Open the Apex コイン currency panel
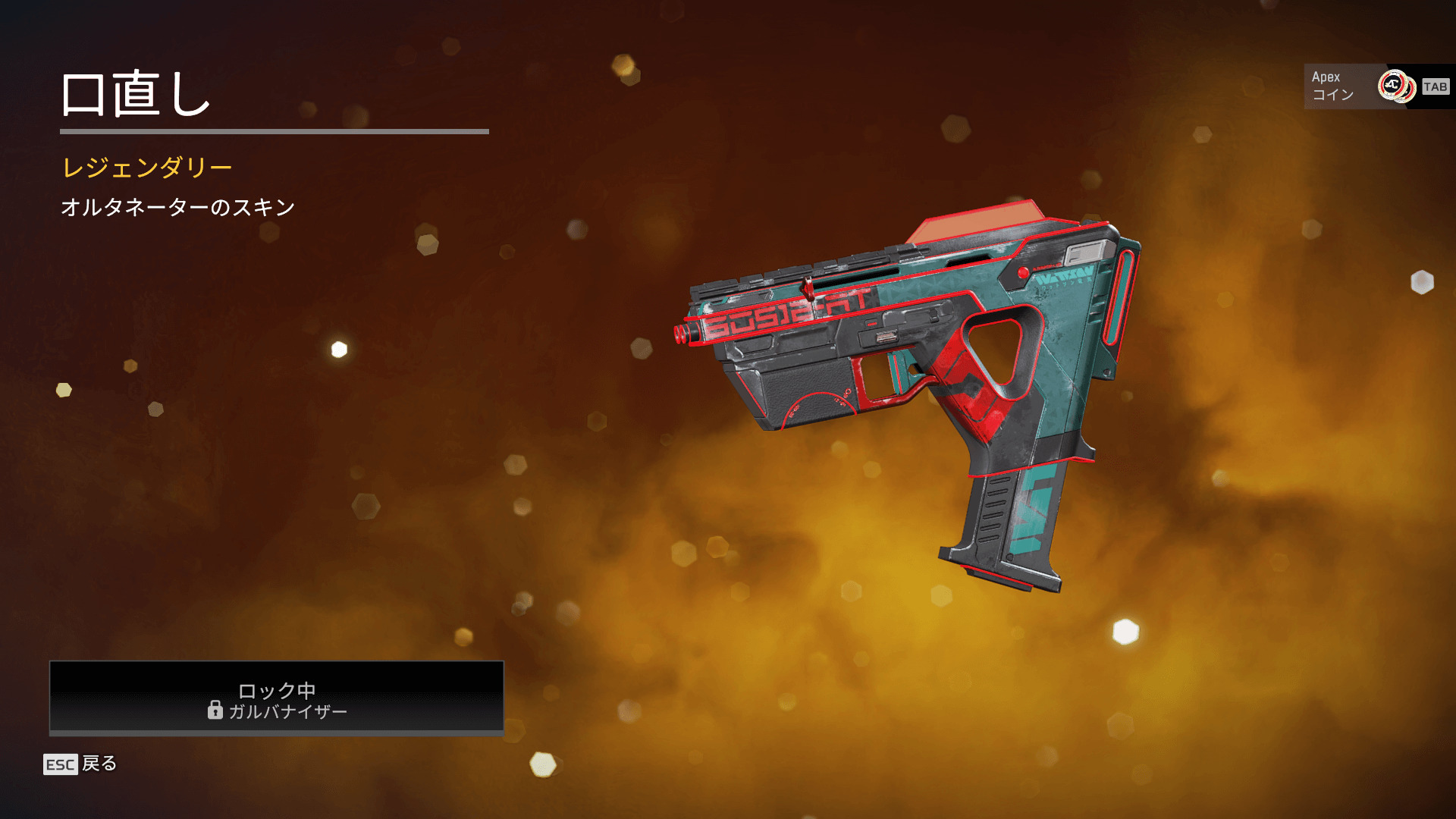This screenshot has width=1456, height=819. click(1377, 86)
